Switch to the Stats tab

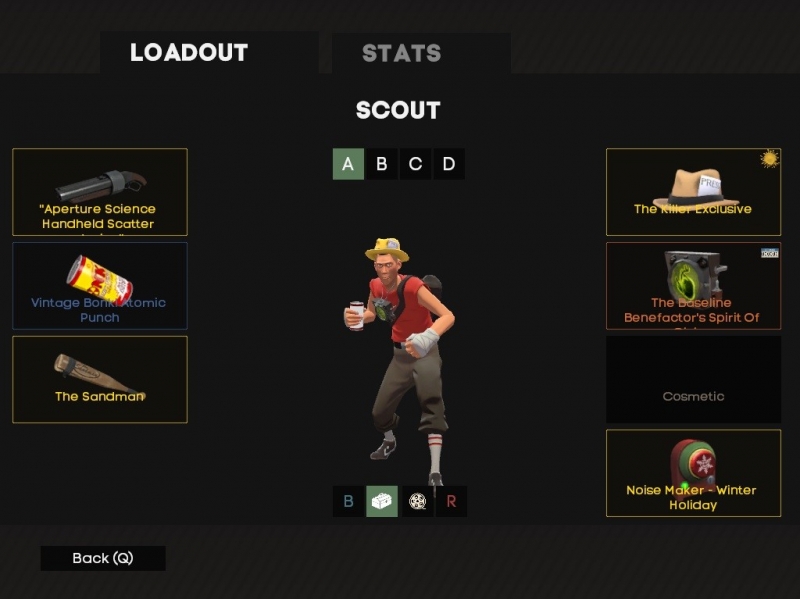(401, 53)
